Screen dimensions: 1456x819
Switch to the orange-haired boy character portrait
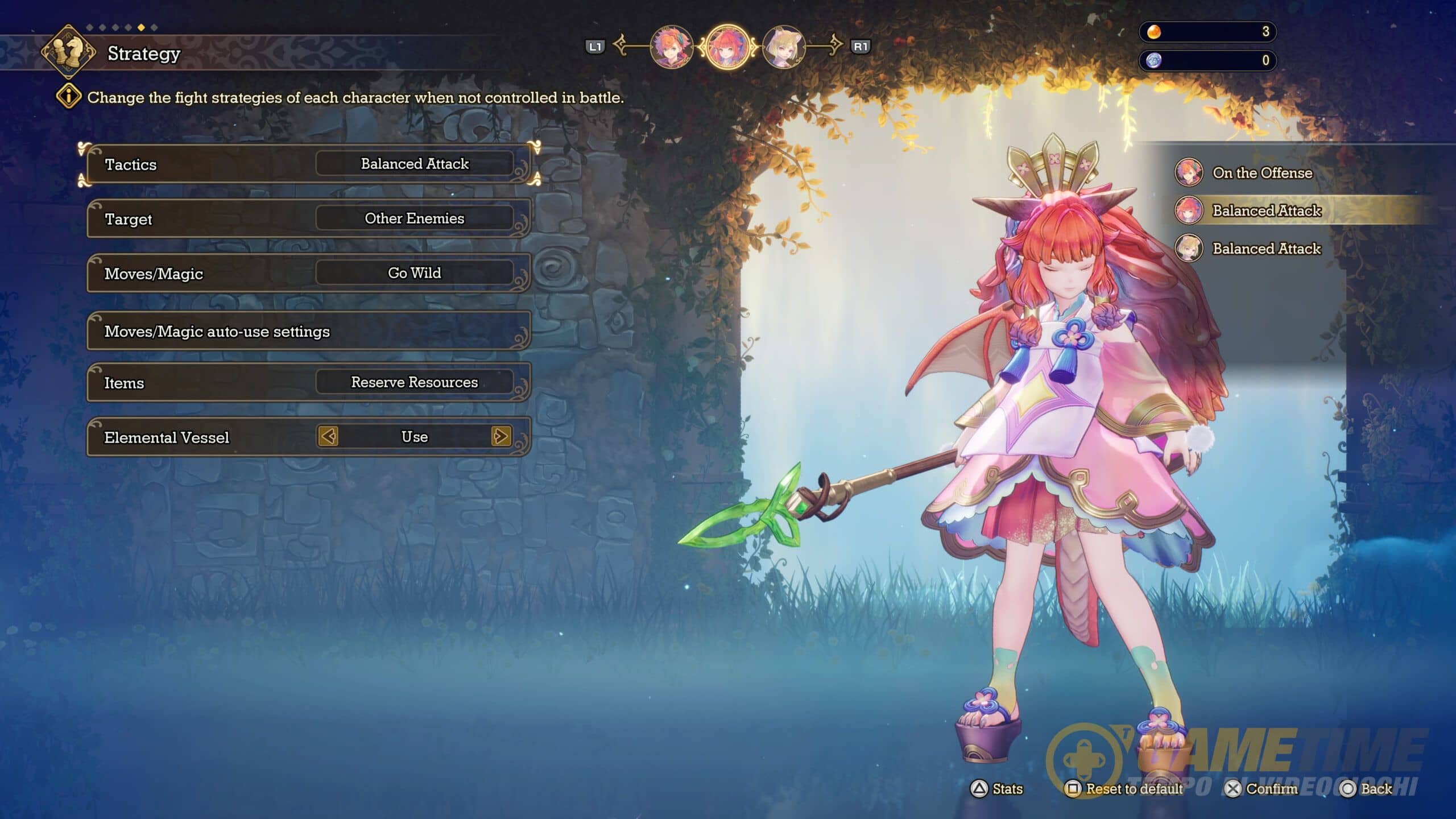click(671, 47)
